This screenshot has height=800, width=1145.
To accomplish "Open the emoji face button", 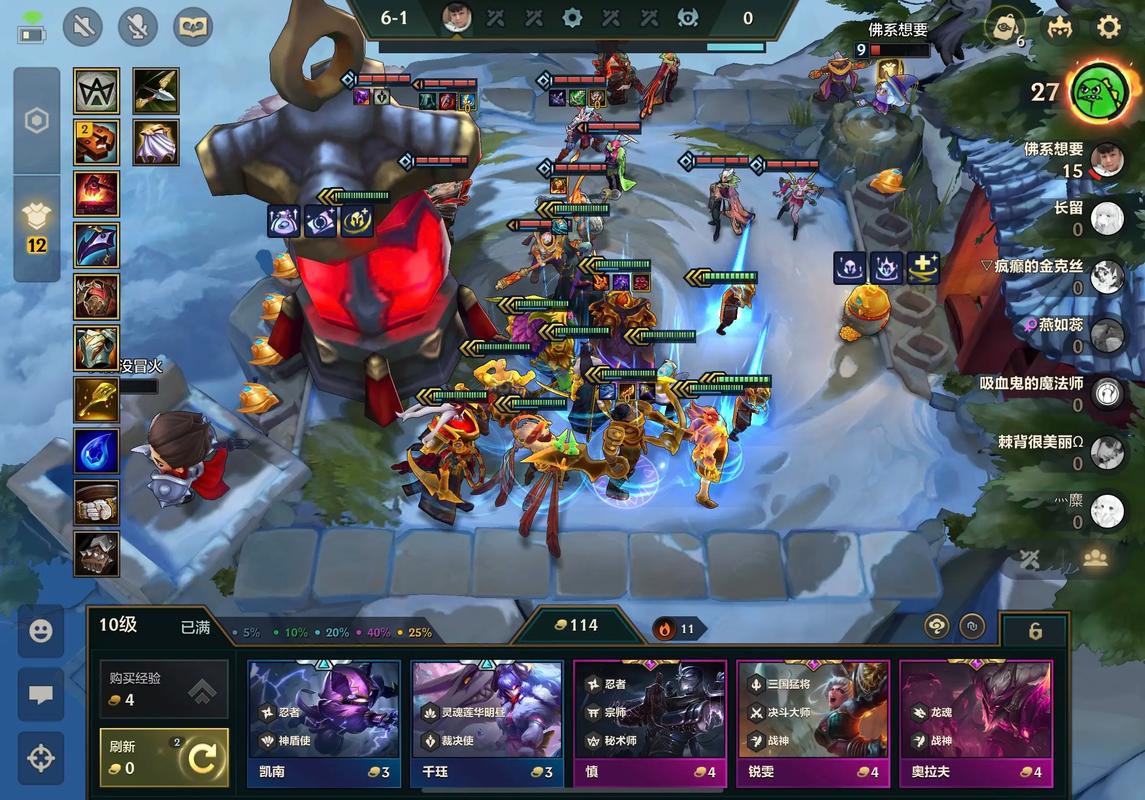I will [x=41, y=632].
